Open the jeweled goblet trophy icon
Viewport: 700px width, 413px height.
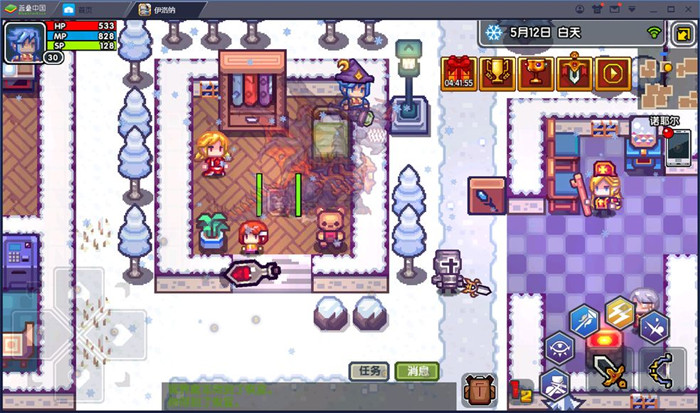536,72
